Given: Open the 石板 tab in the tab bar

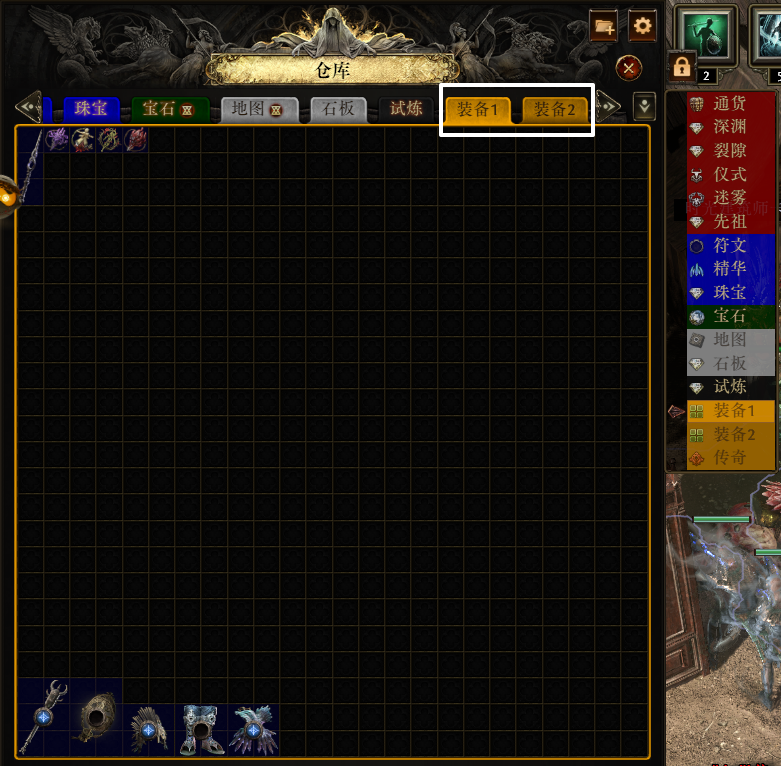Looking at the screenshot, I should click(x=339, y=109).
